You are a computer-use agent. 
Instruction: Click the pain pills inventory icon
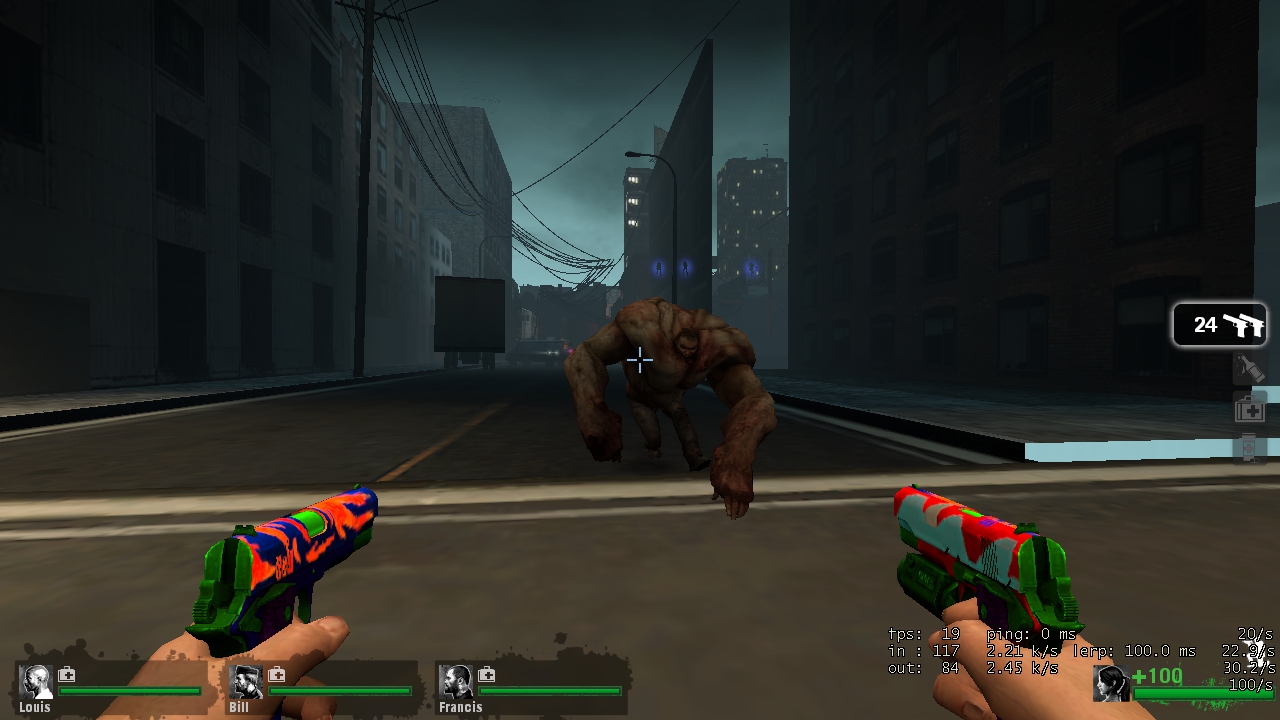(1247, 447)
